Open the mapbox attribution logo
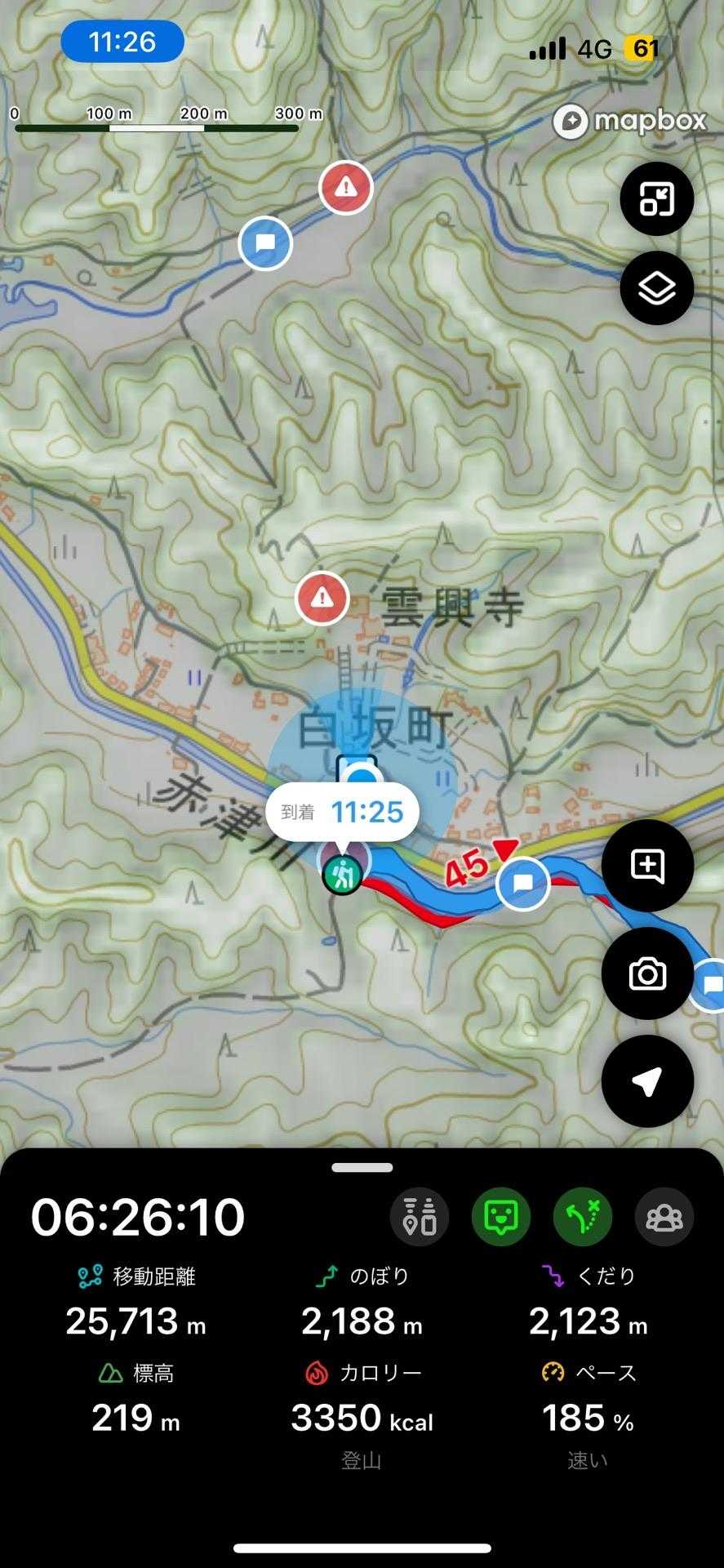Image resolution: width=724 pixels, height=1568 pixels. pos(629,122)
